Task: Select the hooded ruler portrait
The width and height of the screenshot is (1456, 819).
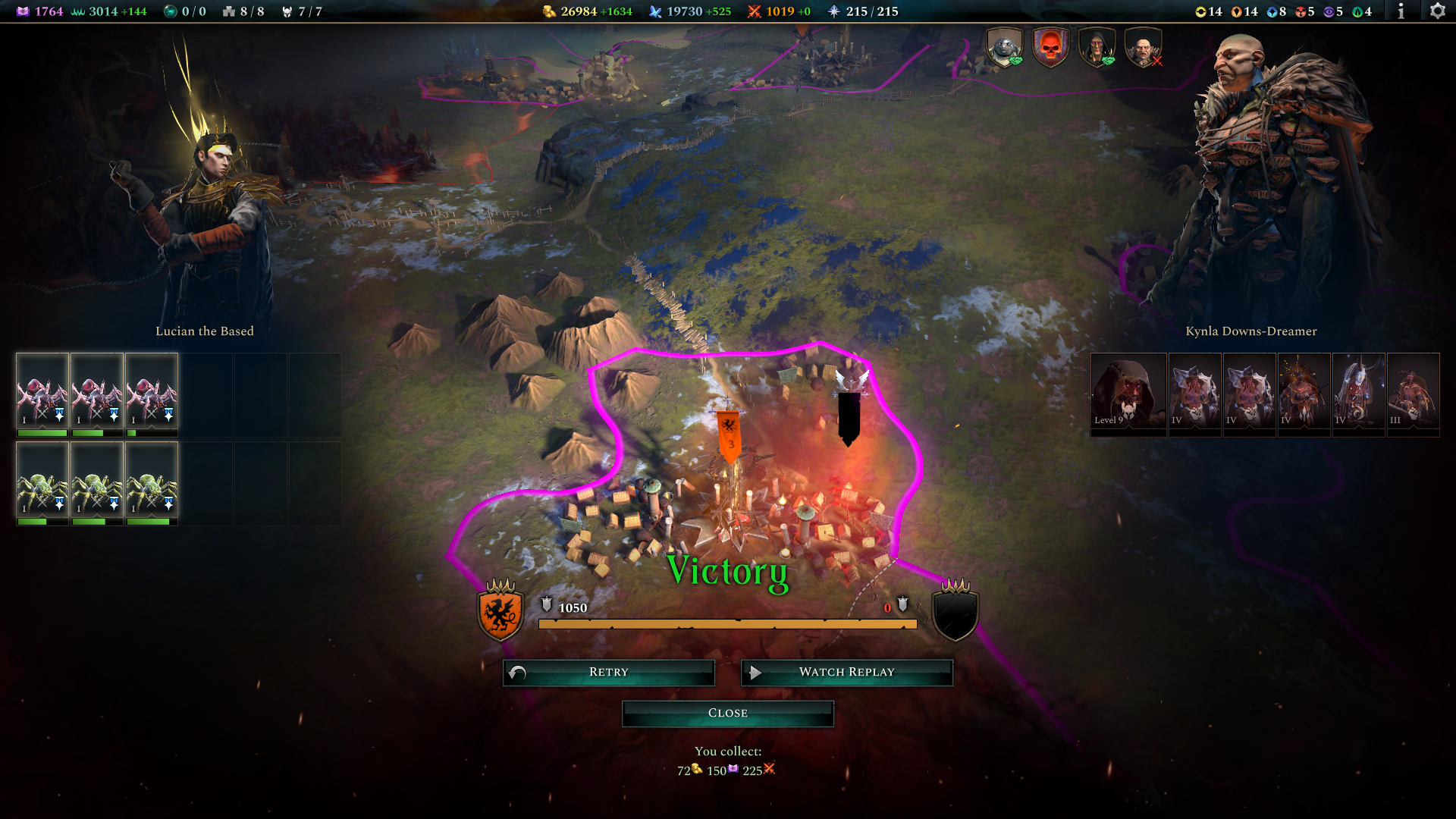Action: 1097,48
